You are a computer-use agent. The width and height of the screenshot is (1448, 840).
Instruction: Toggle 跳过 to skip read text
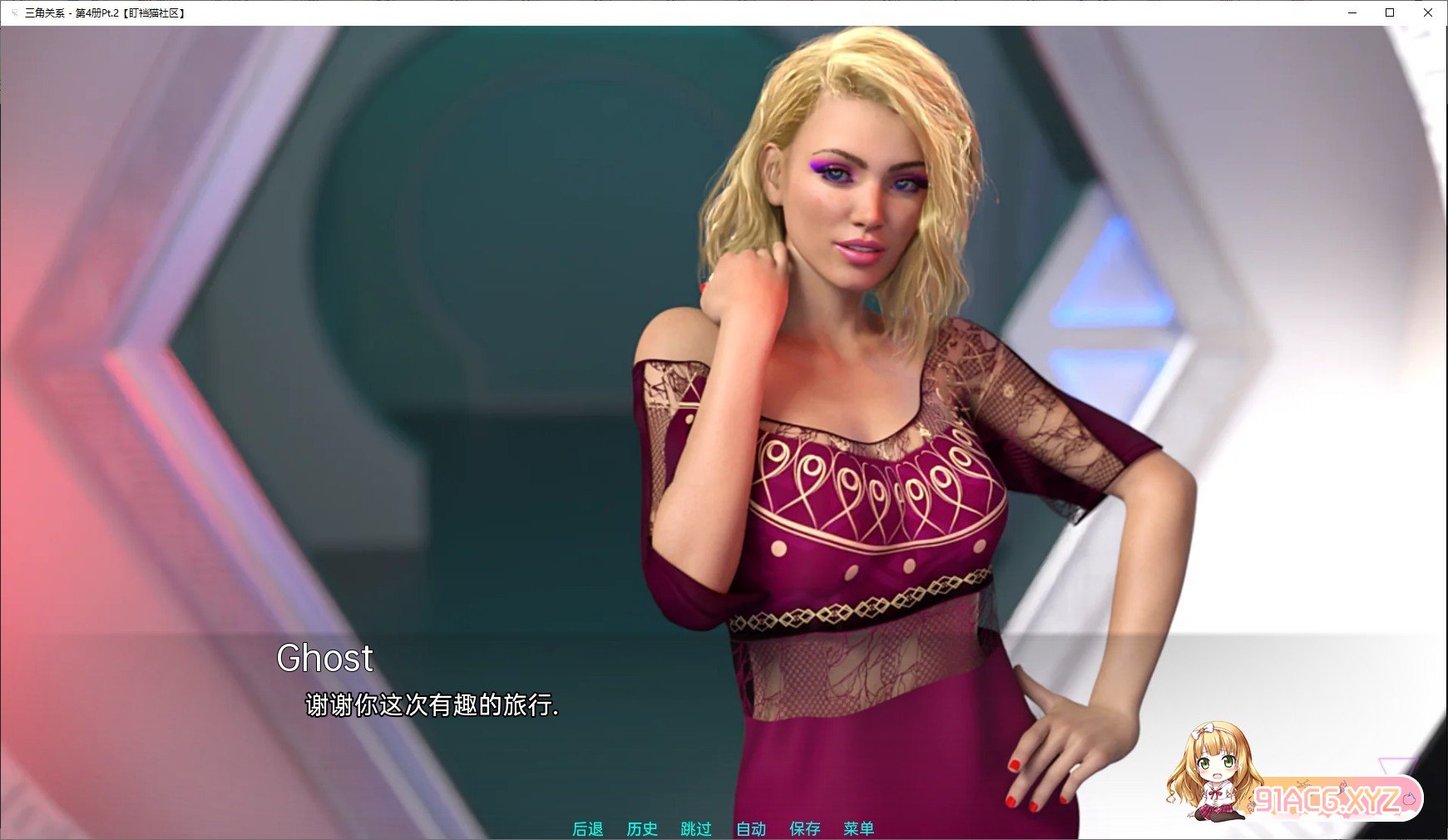[x=696, y=828]
